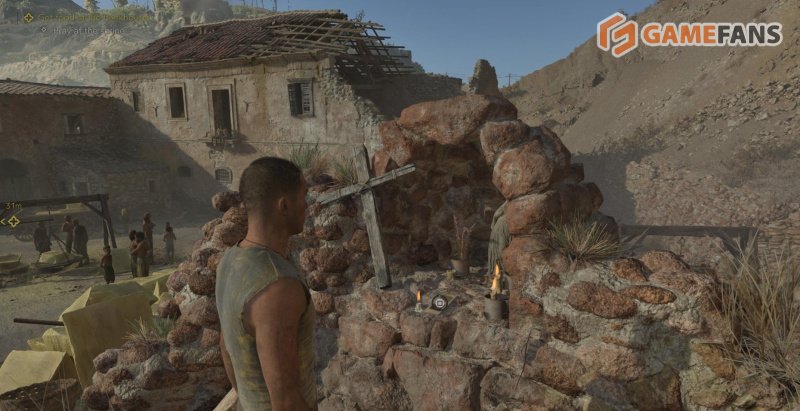Select the yellow diamond waypoint marker
The height and width of the screenshot is (411, 800).
click(12, 221)
